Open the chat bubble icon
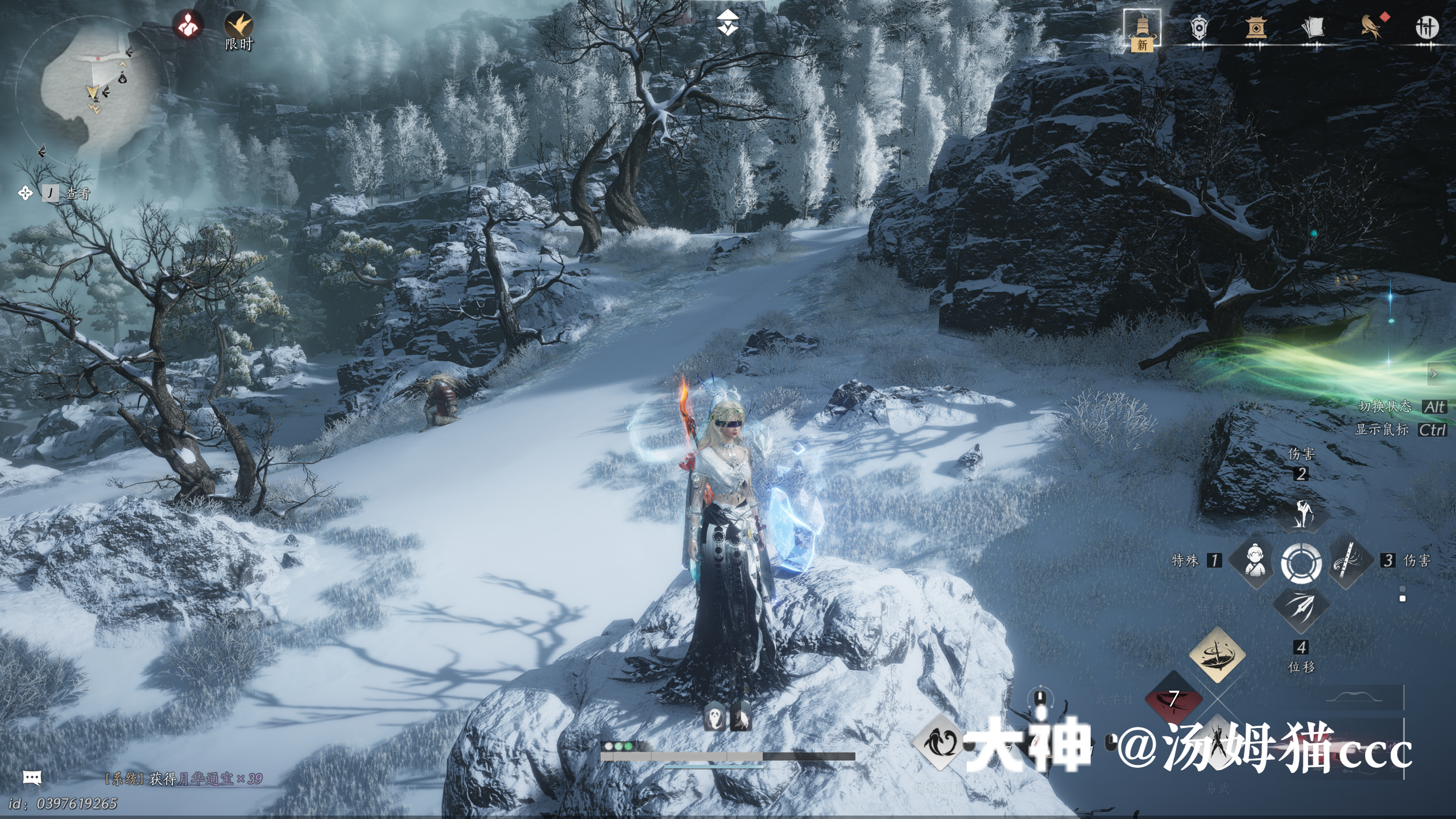This screenshot has height=819, width=1456. [32, 777]
